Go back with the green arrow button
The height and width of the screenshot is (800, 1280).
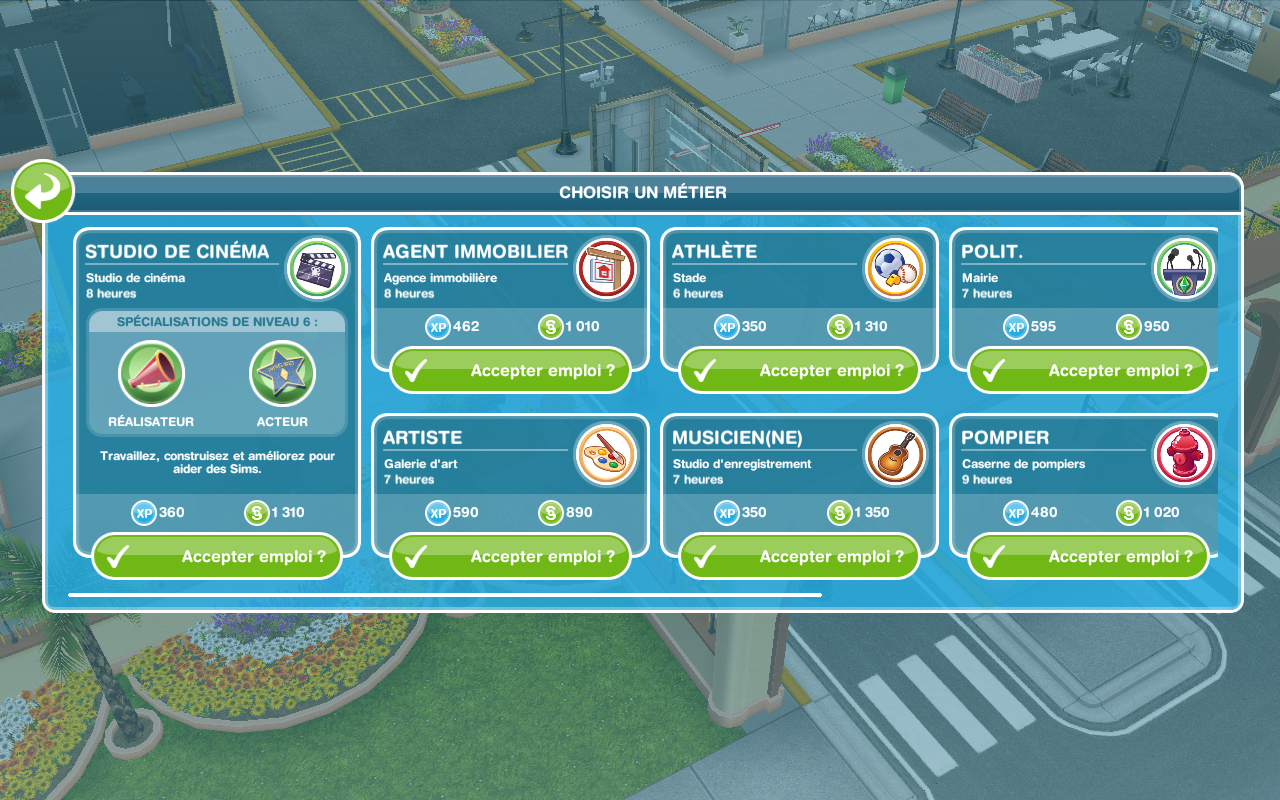coord(43,191)
